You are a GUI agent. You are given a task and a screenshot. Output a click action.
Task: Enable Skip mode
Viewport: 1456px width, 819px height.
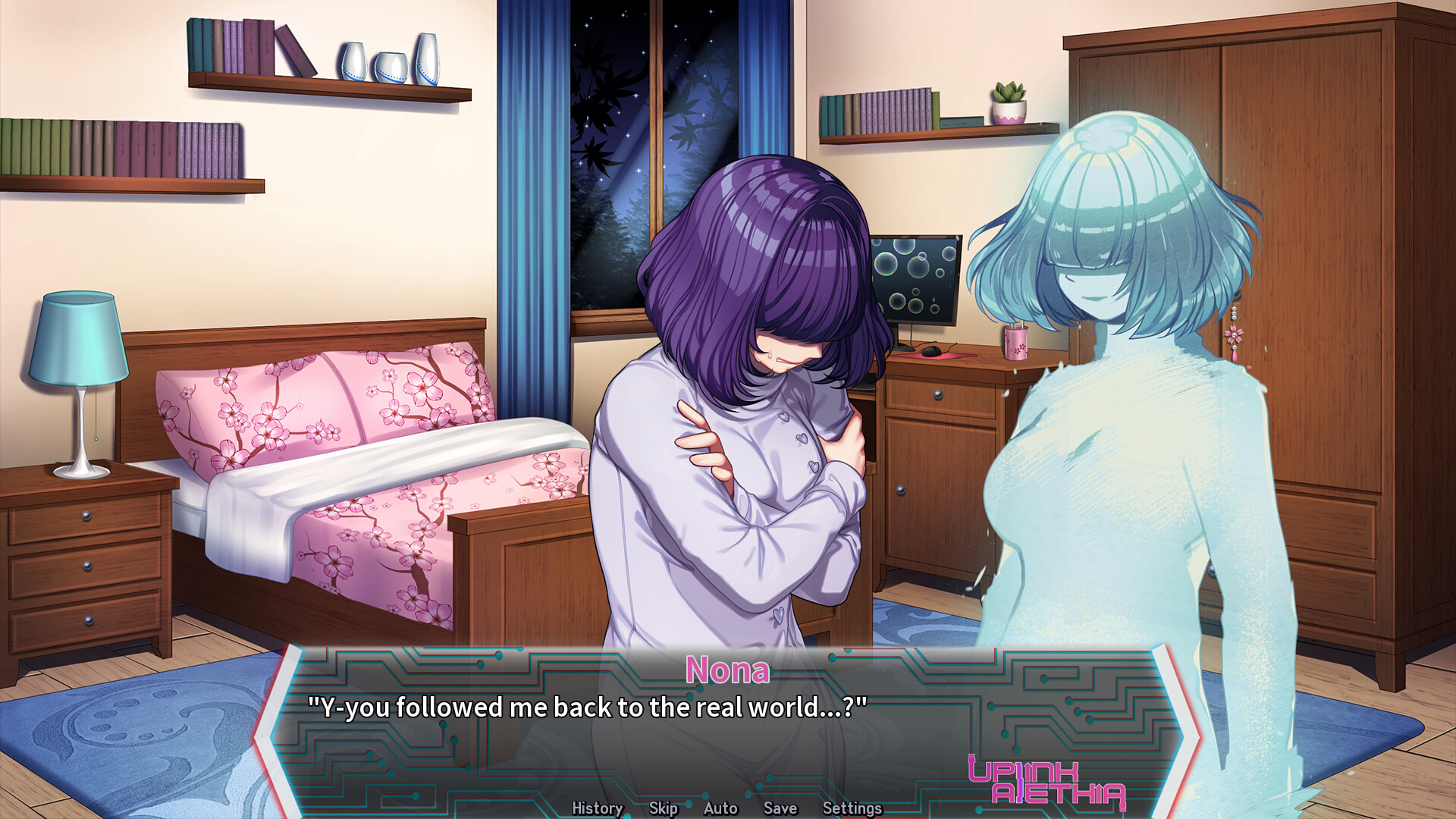click(x=662, y=808)
